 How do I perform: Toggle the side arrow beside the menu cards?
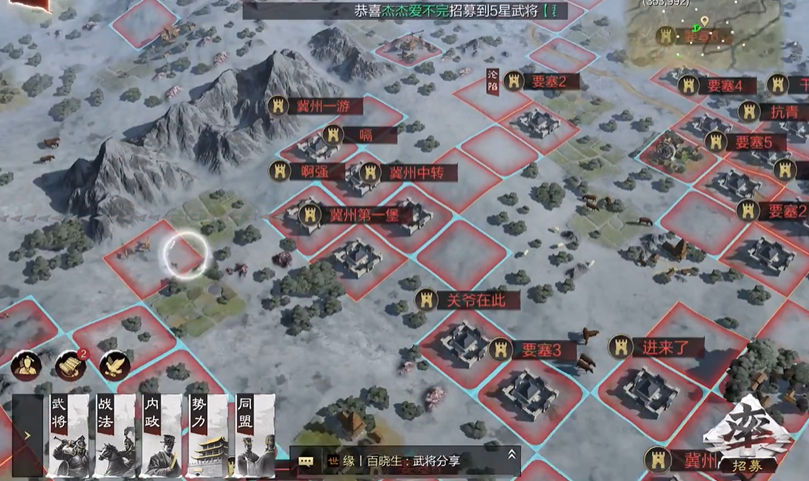[x=27, y=436]
